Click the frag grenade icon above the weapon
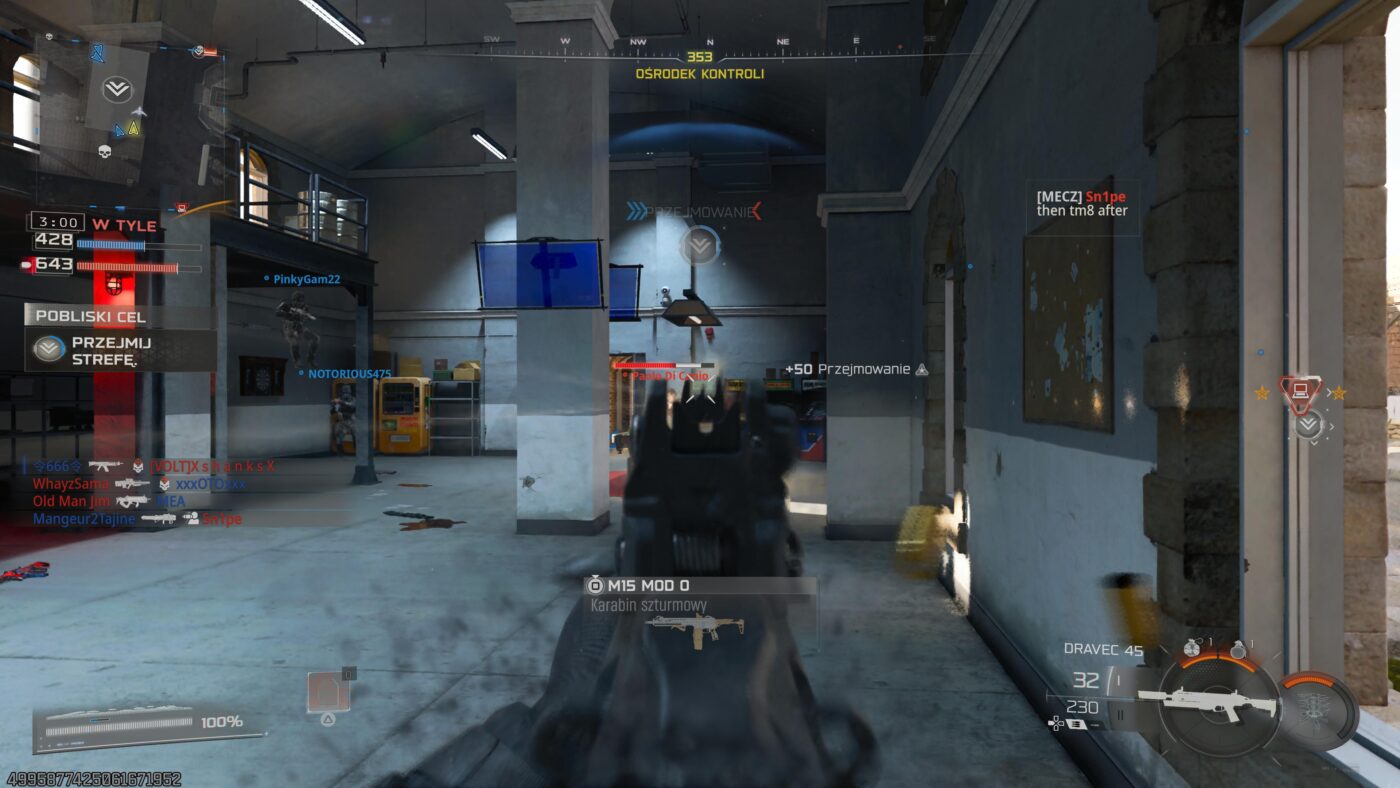Screen dimensions: 1400x788 tap(1190, 647)
